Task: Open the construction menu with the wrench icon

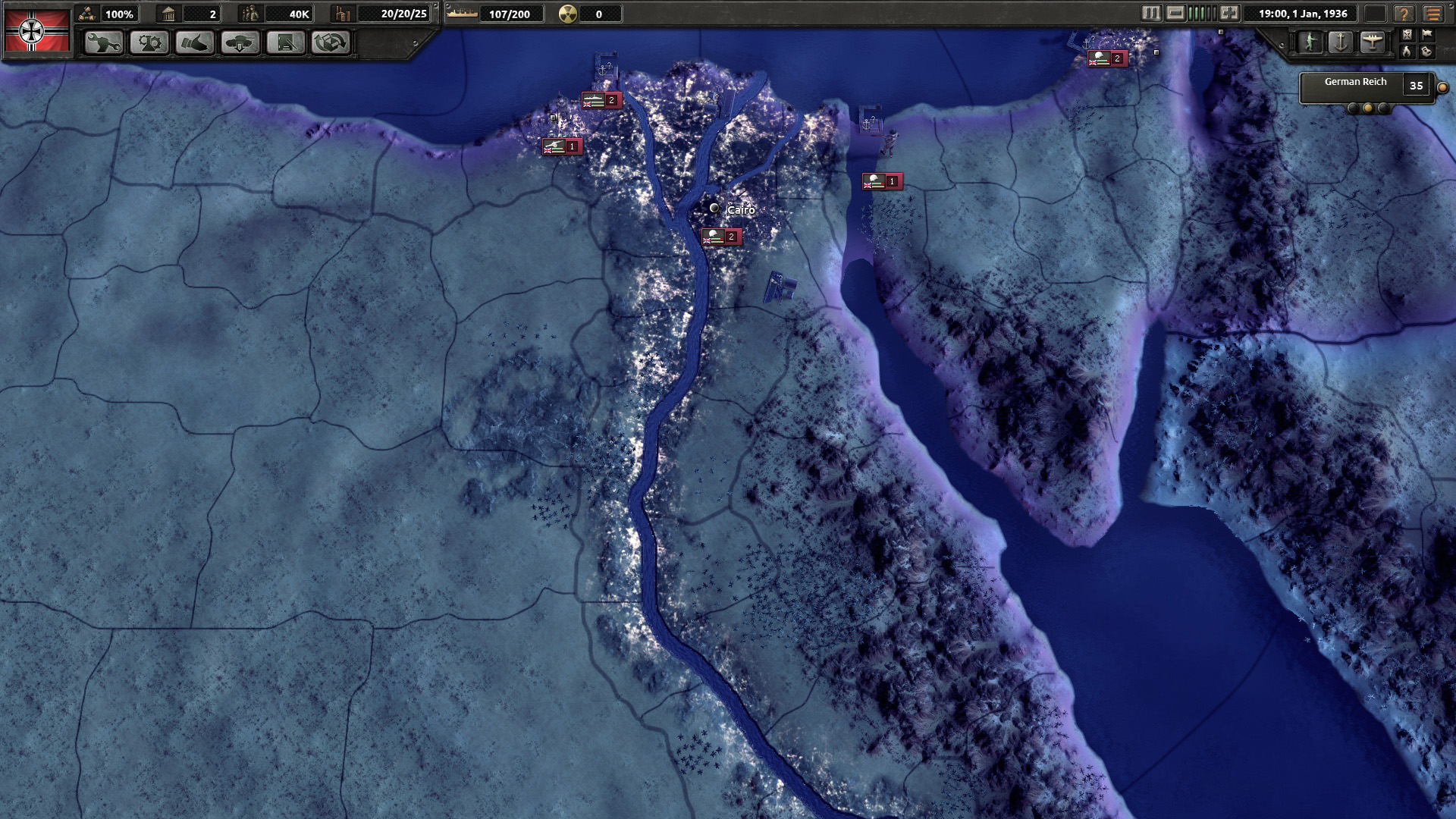Action: pyautogui.click(x=104, y=42)
